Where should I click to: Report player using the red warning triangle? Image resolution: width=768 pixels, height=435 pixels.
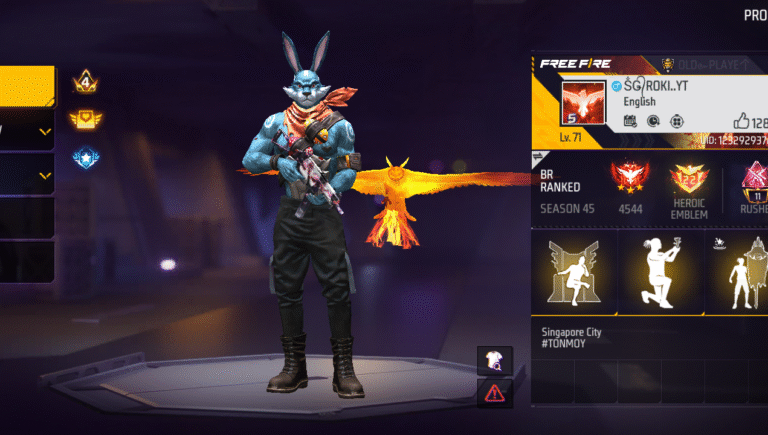(x=497, y=392)
